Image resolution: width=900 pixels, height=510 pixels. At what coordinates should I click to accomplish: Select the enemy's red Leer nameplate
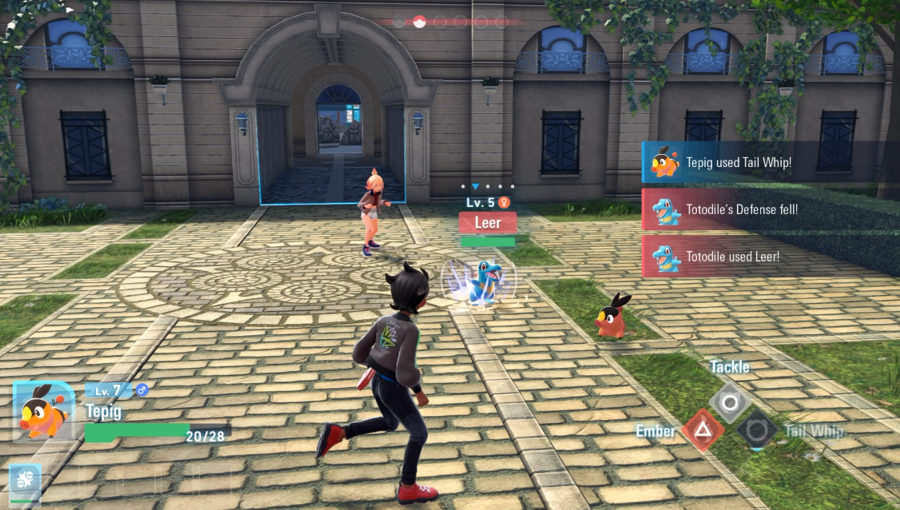click(x=488, y=223)
